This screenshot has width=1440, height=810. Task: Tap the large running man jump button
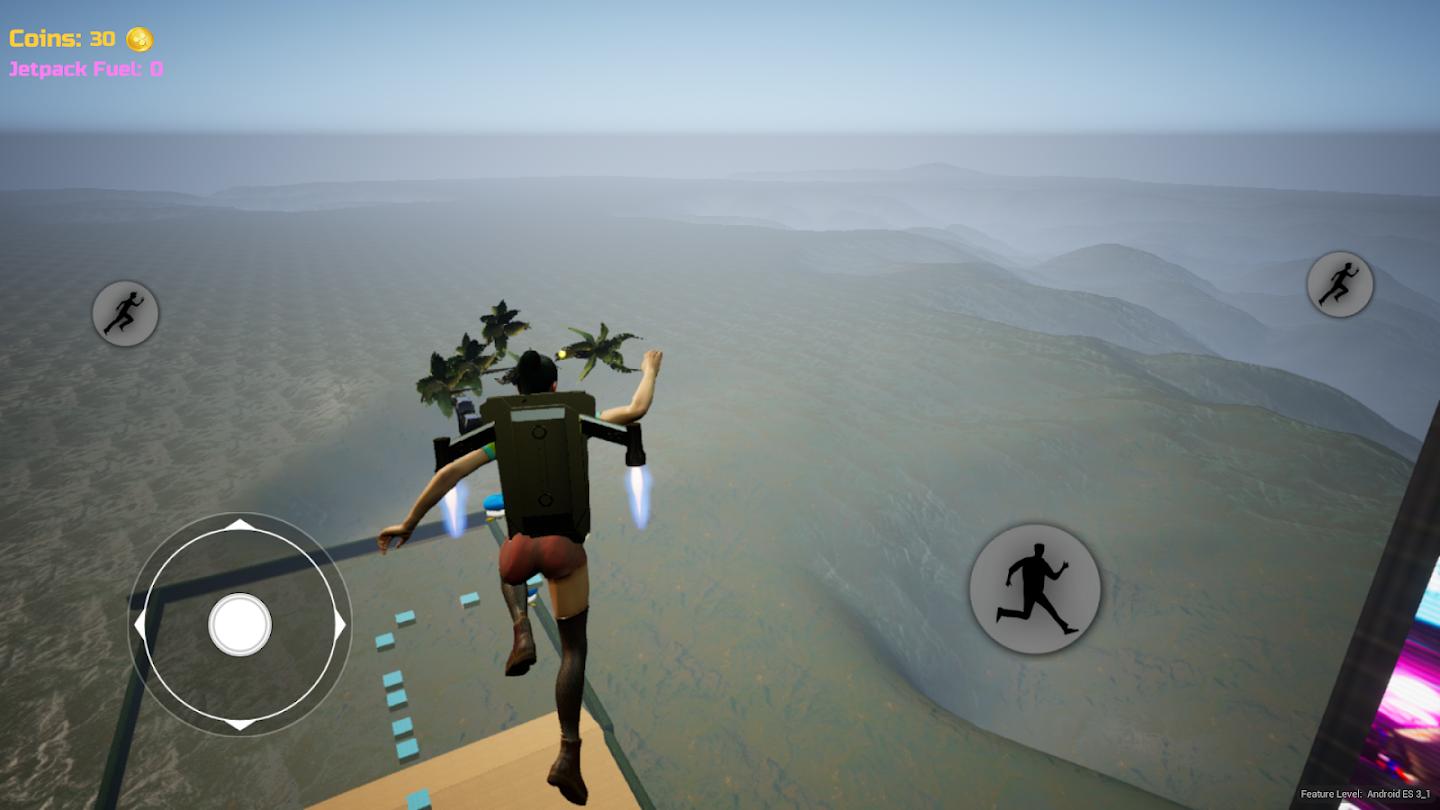1034,589
